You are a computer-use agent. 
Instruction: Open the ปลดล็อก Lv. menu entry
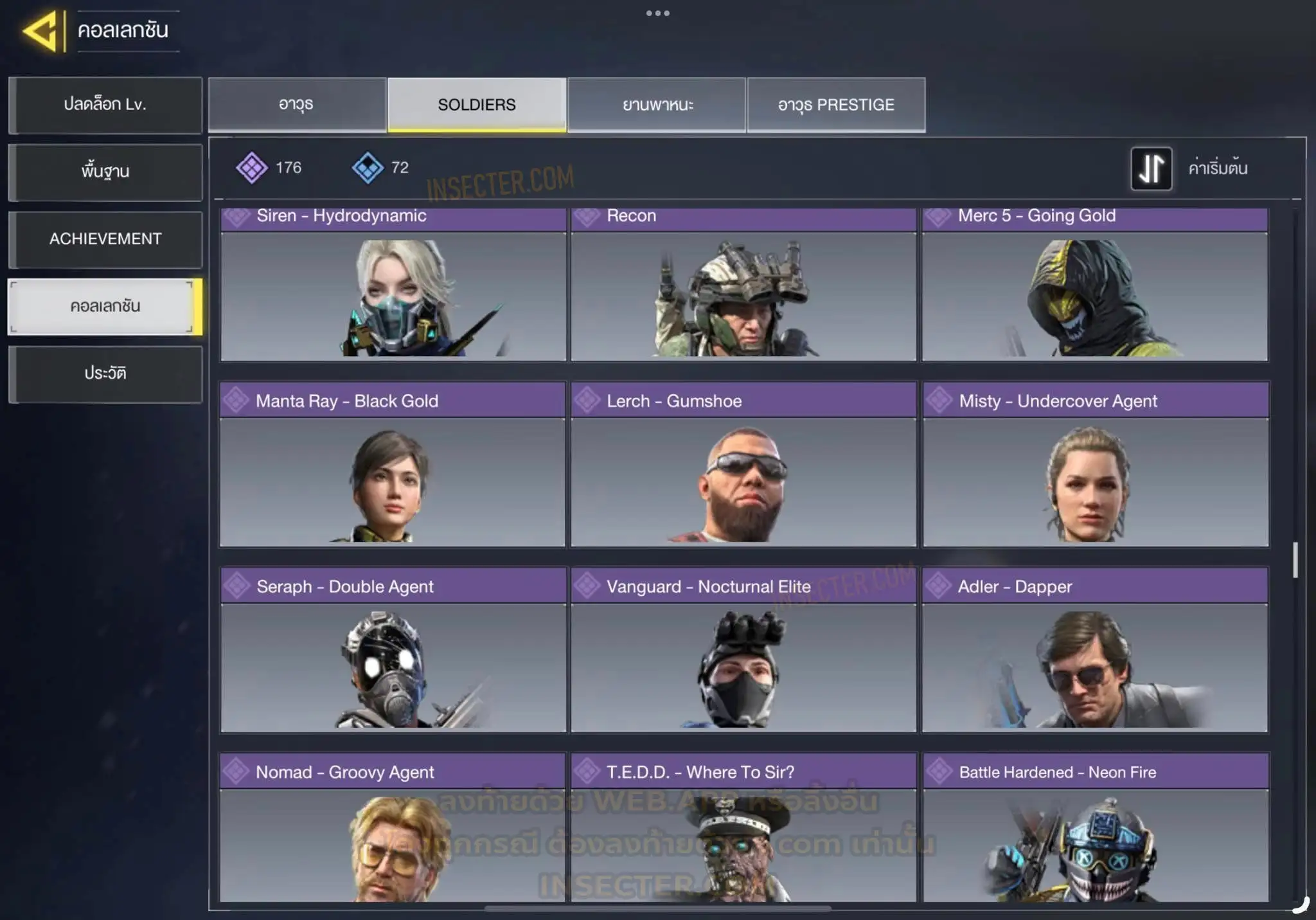coord(105,105)
